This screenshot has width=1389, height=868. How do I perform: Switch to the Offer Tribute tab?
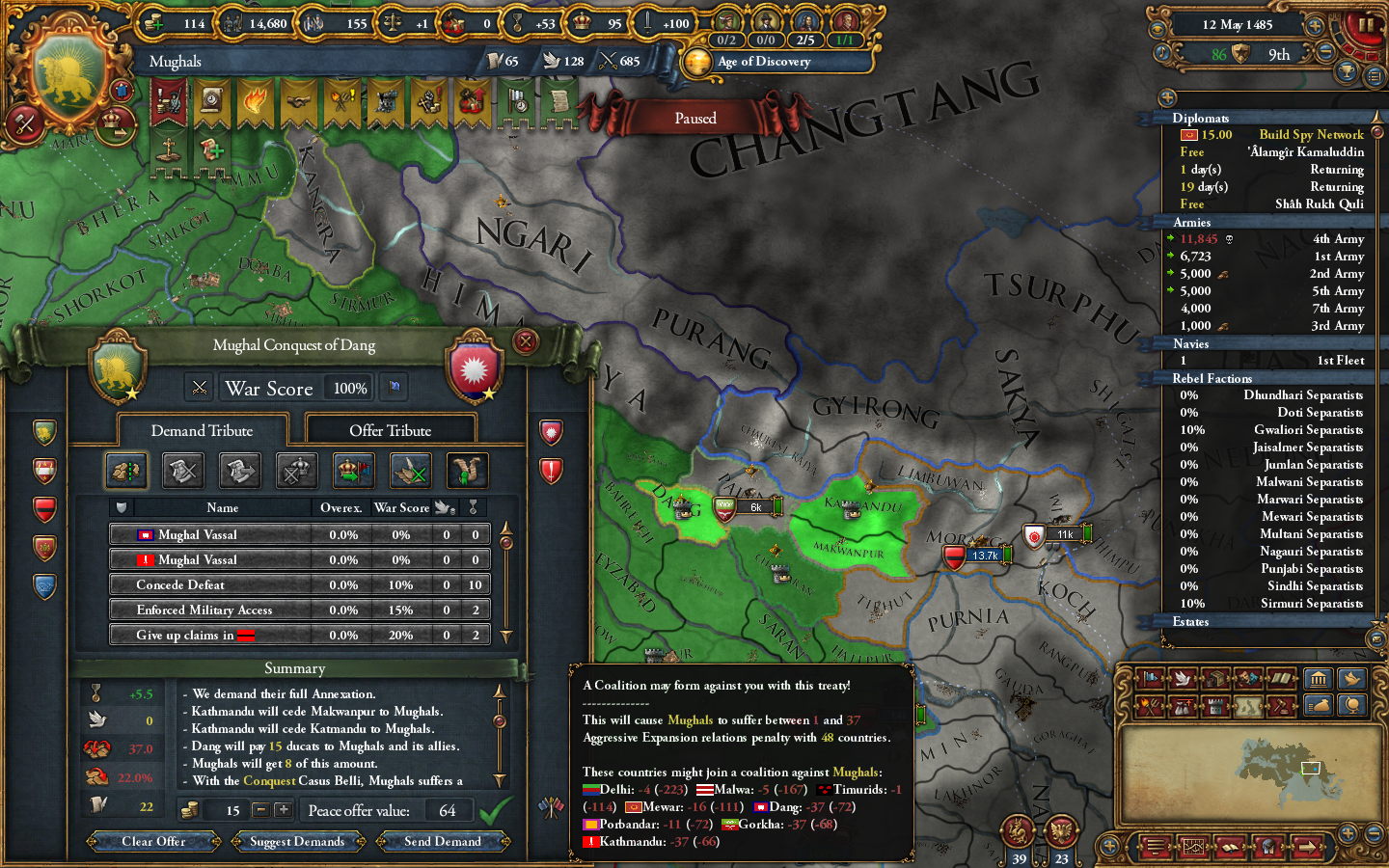point(390,429)
